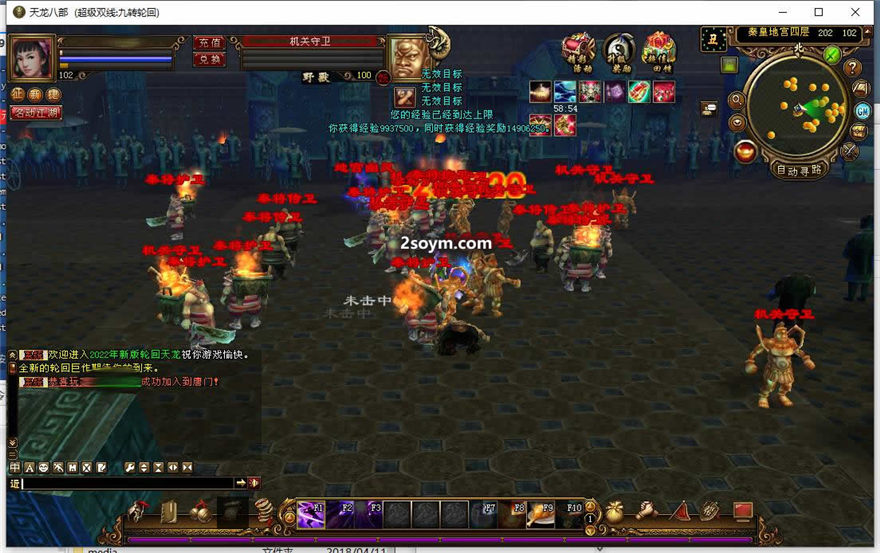Click the magnifying glass minimap button
Screen dimensions: 880x553
pos(737,100)
